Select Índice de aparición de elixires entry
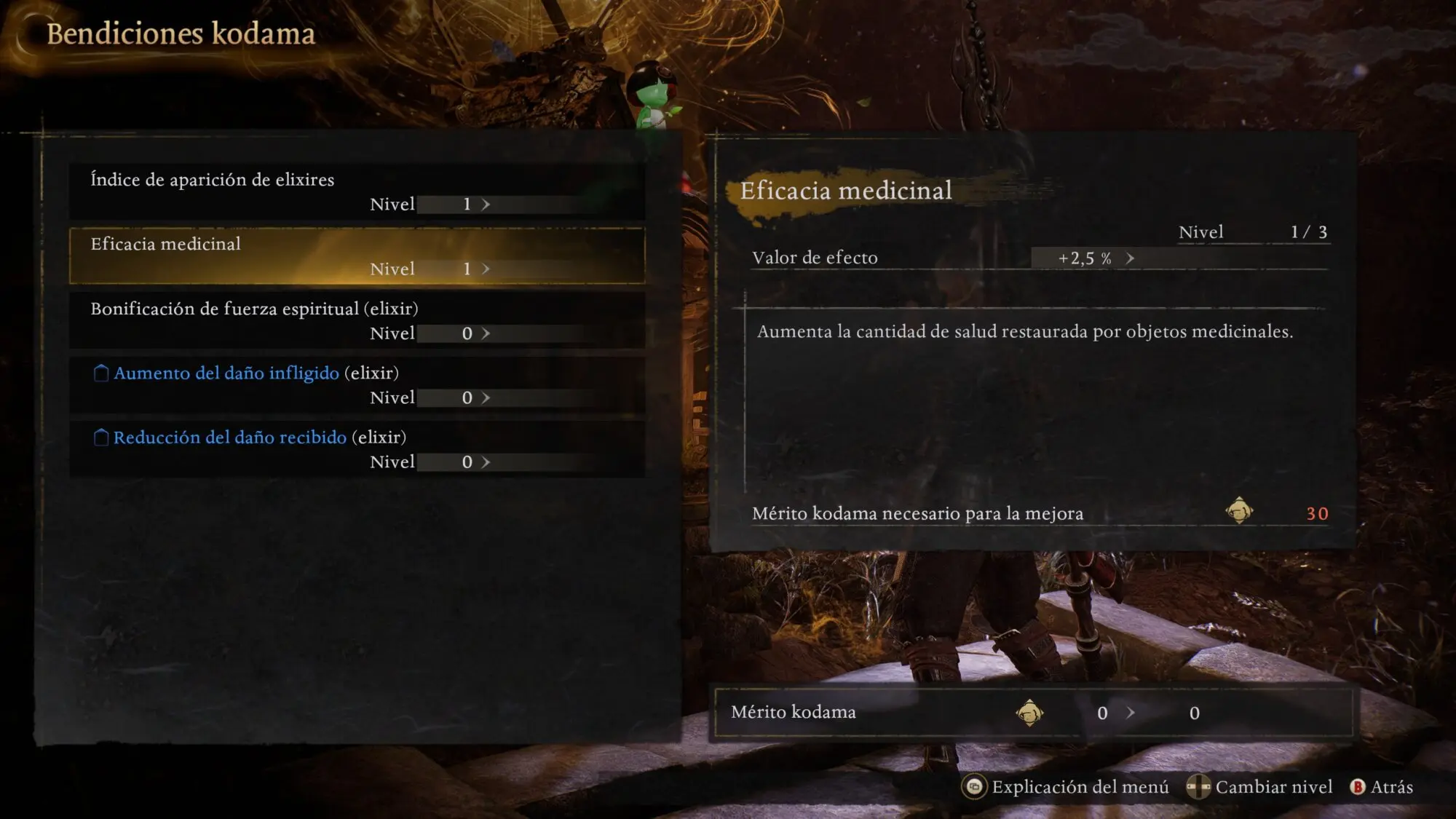1456x819 pixels. click(x=357, y=191)
